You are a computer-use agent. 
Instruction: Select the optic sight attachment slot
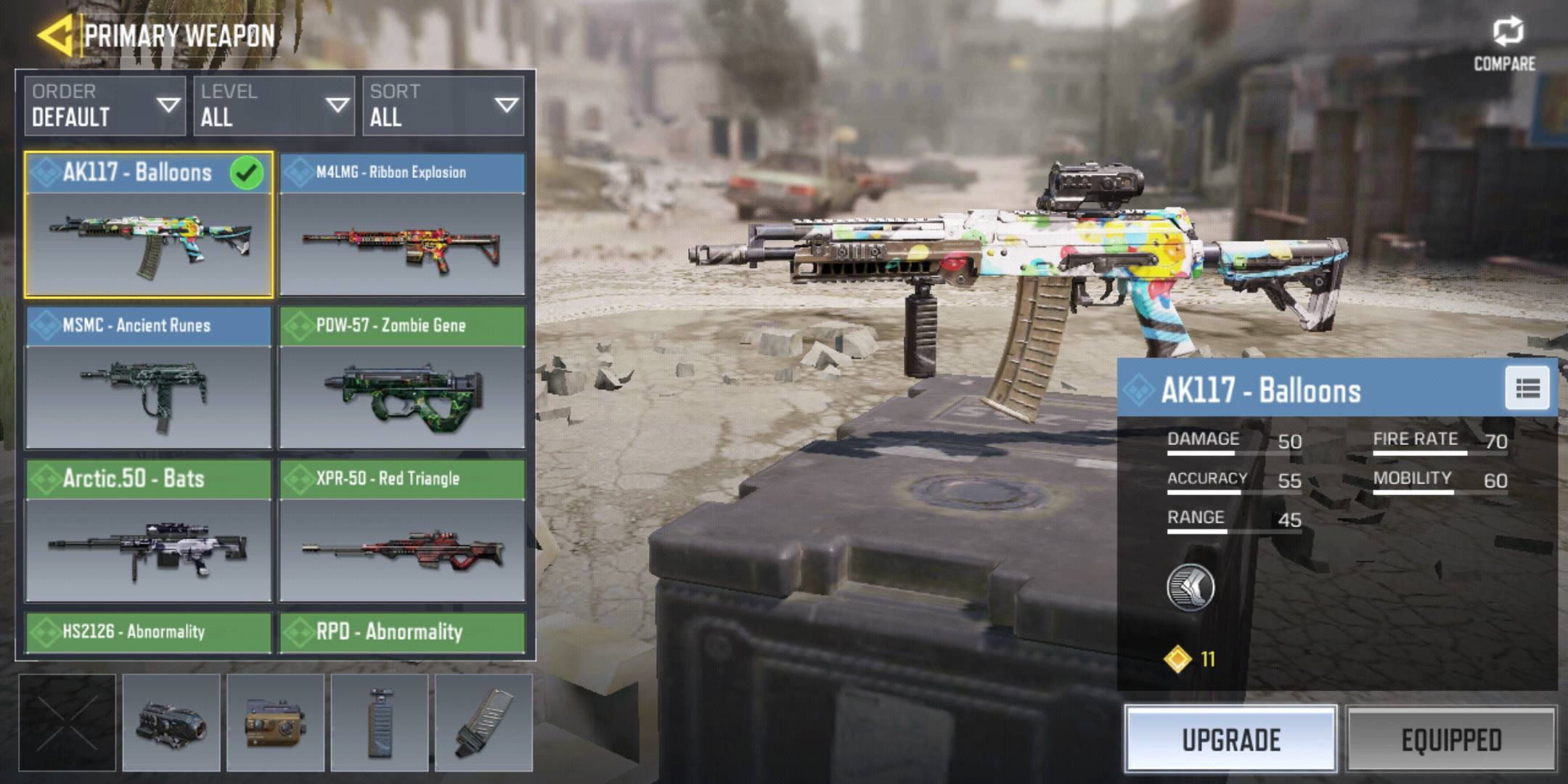[x=171, y=723]
